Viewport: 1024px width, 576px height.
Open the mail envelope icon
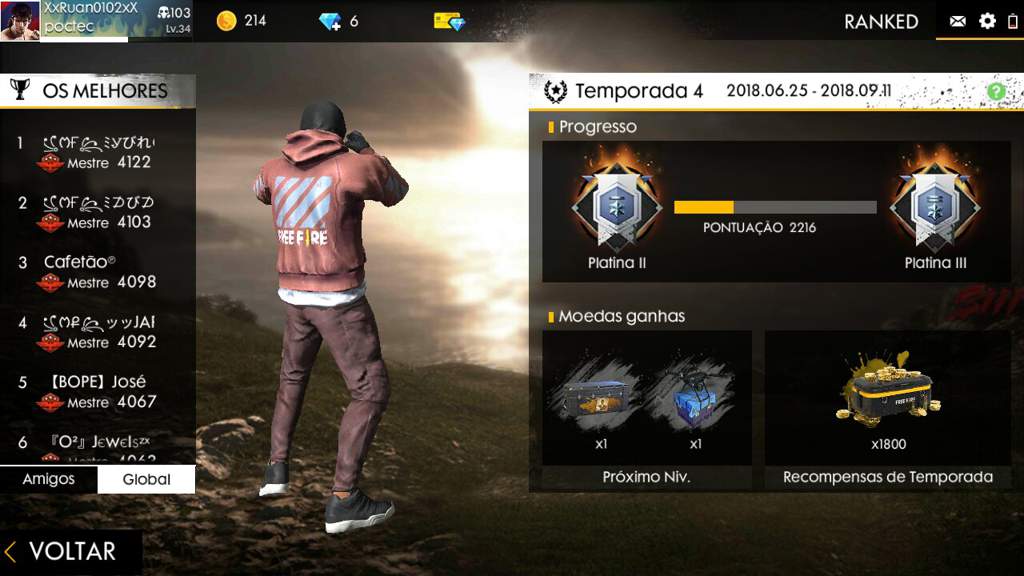(957, 21)
